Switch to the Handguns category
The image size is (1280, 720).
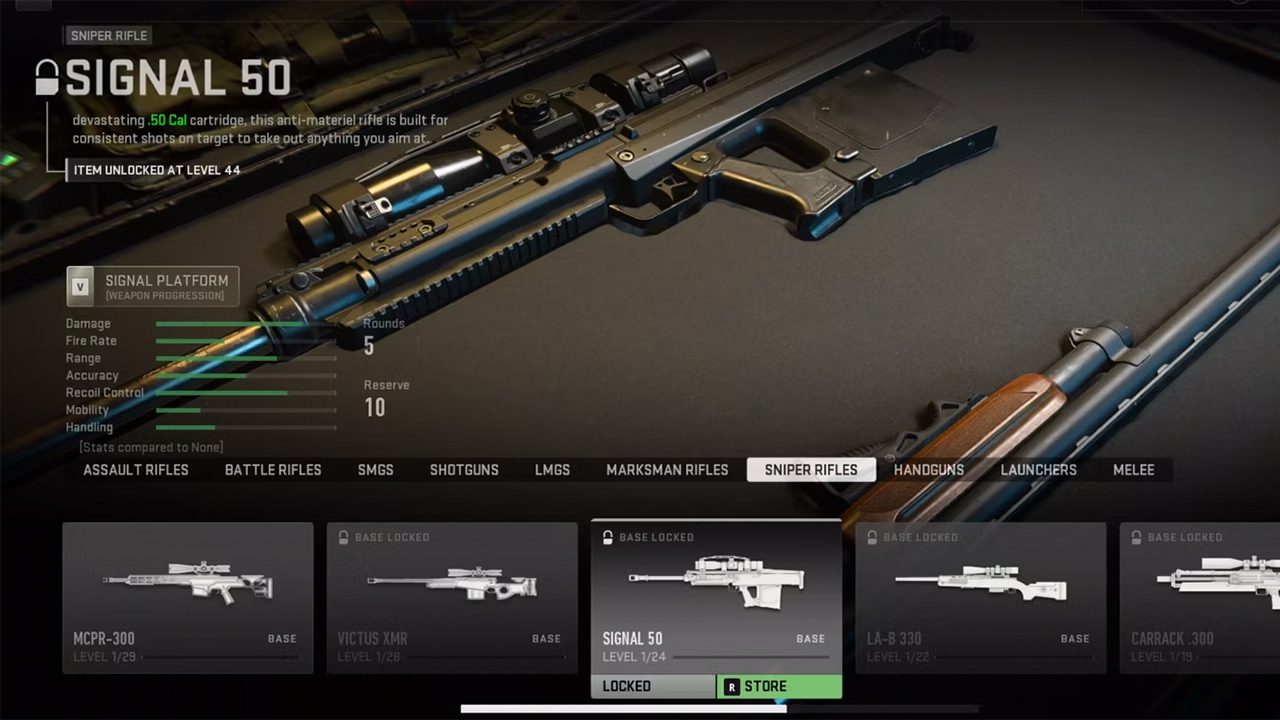929,470
